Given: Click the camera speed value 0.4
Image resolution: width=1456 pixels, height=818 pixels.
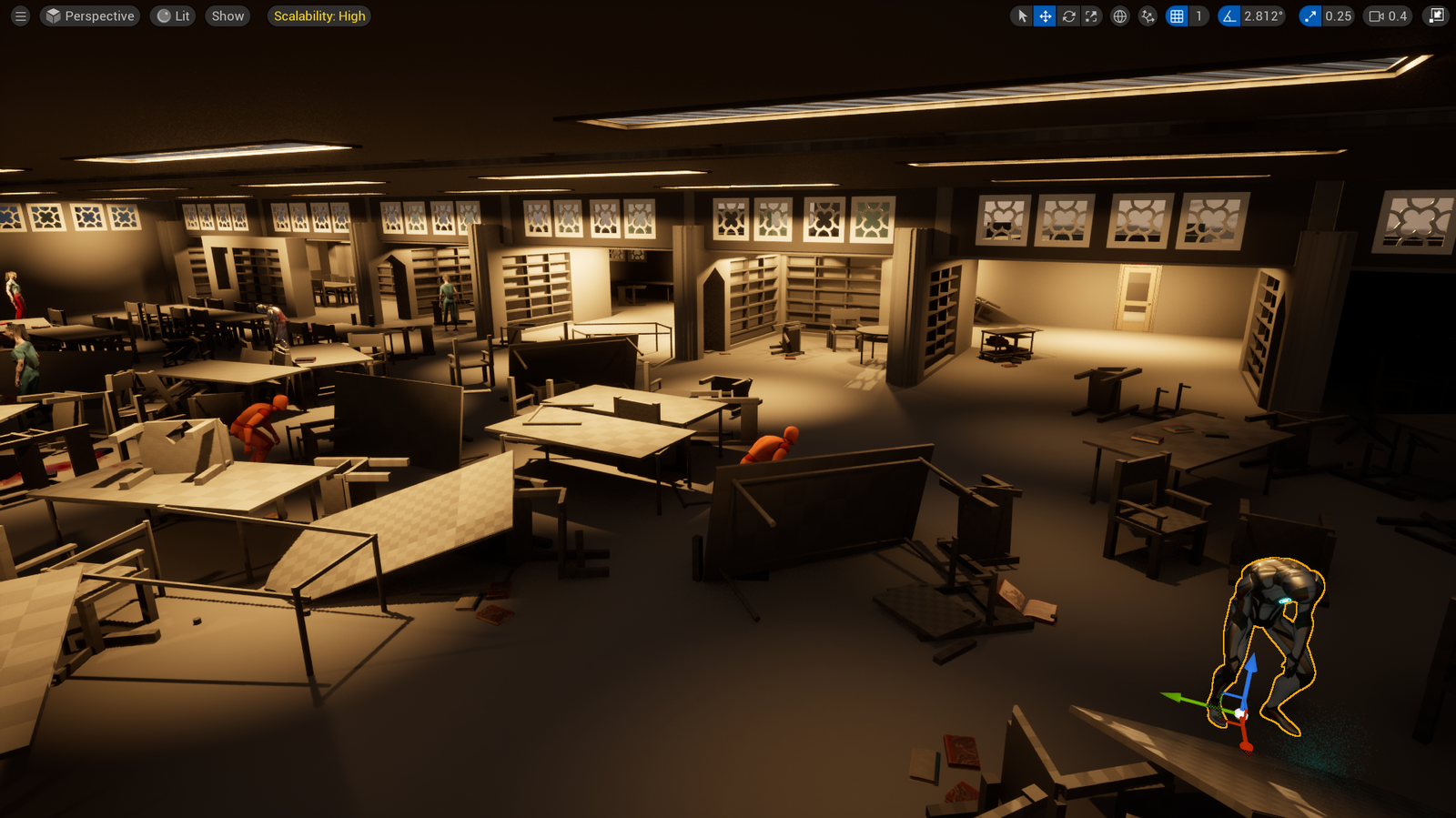Looking at the screenshot, I should 1398,15.
